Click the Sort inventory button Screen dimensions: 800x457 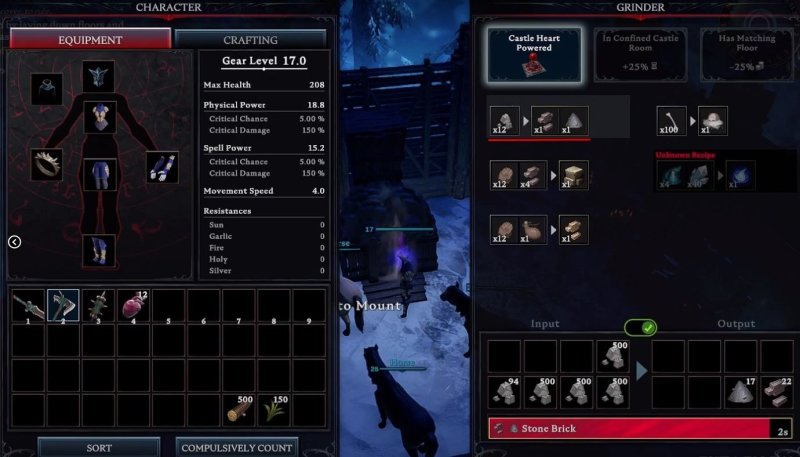pos(99,447)
